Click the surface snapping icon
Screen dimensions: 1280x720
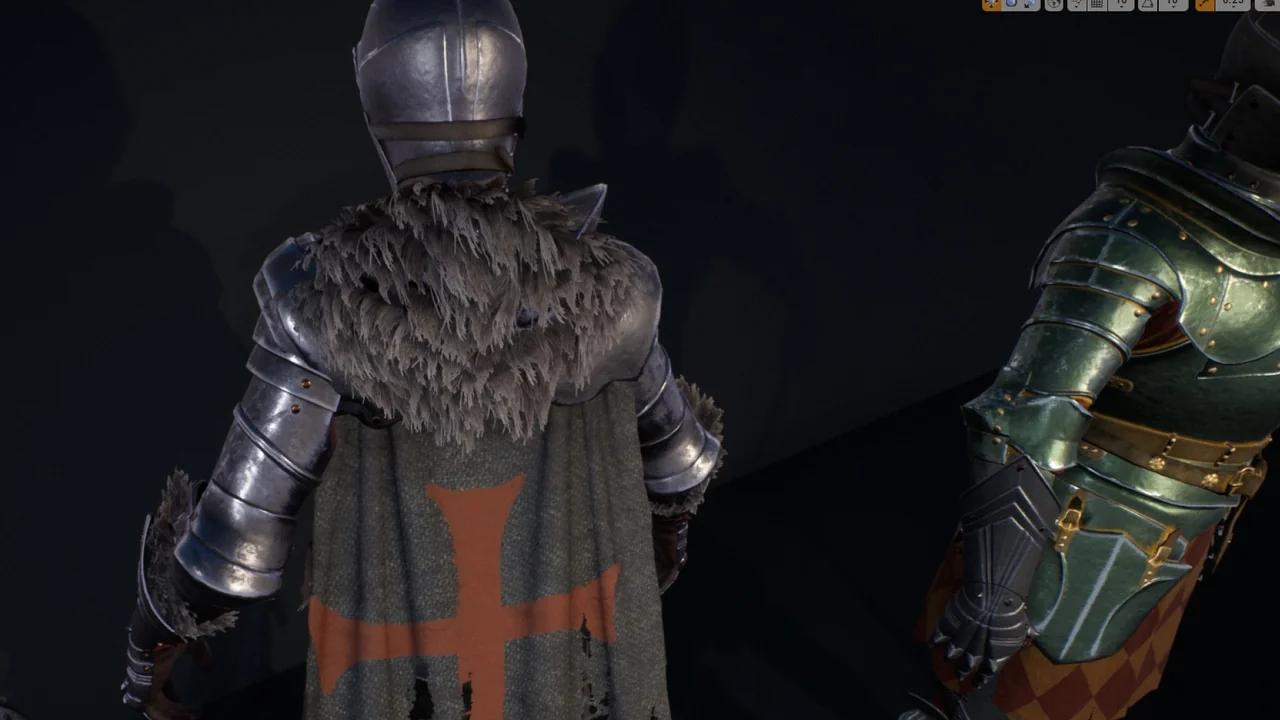[1076, 5]
